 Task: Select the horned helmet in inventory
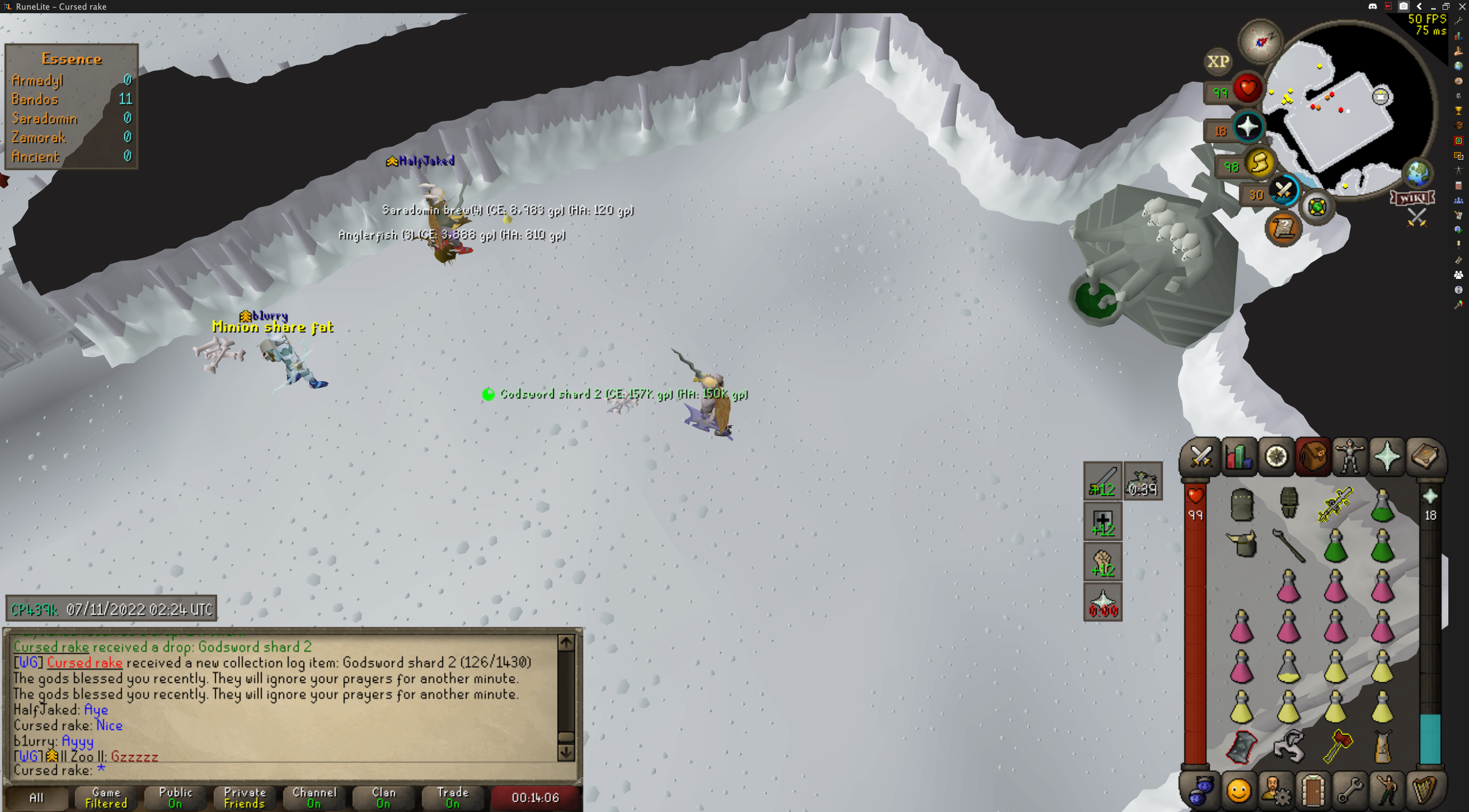click(1241, 544)
